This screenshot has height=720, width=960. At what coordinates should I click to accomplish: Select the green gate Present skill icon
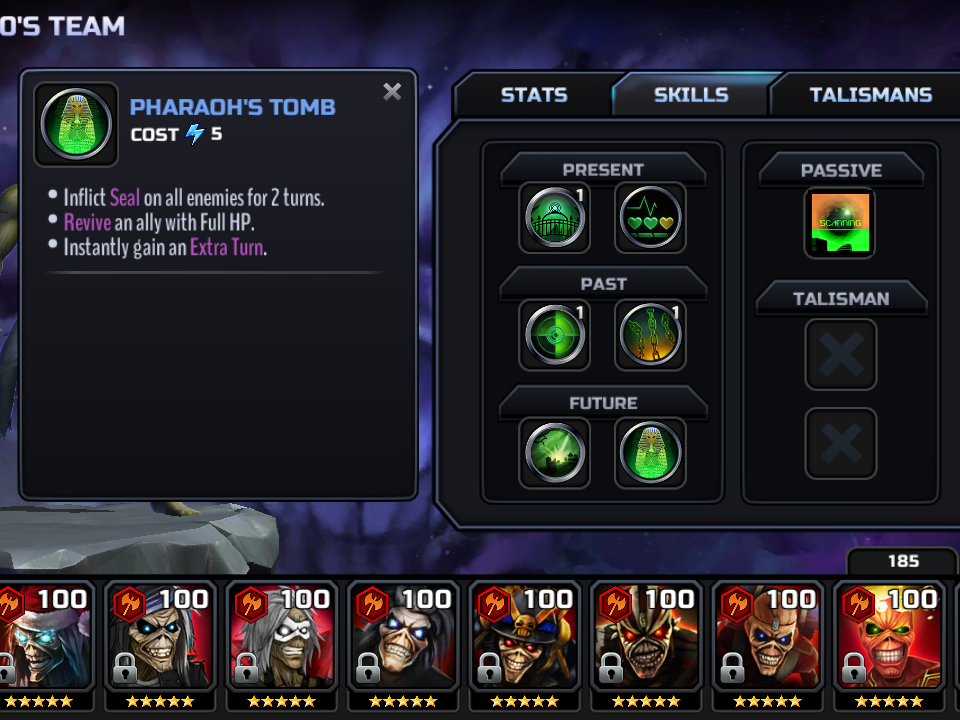tap(555, 217)
